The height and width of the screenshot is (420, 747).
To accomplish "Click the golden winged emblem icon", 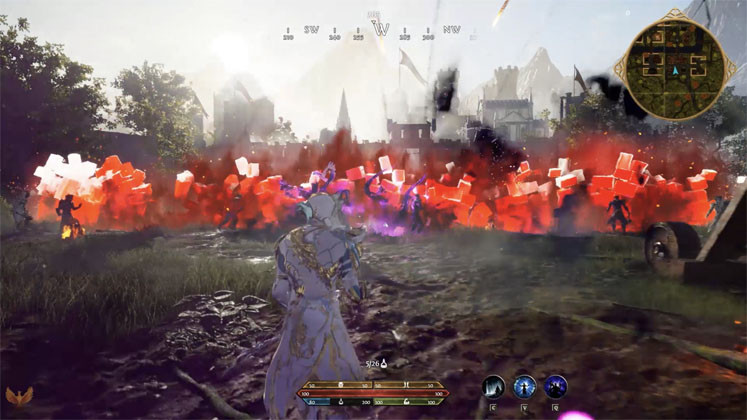I will coord(18,397).
